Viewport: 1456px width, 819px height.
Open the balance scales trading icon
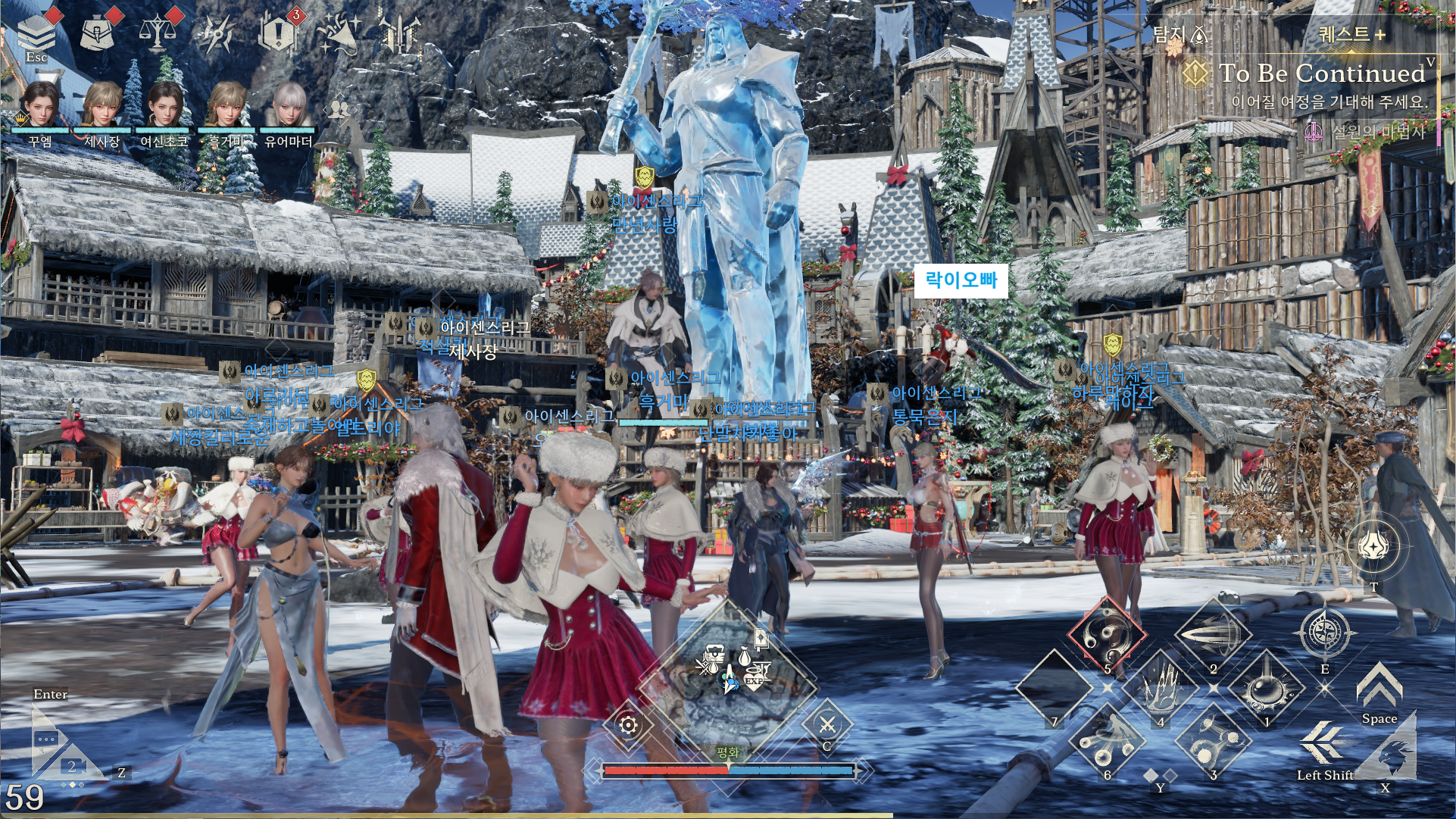158,33
